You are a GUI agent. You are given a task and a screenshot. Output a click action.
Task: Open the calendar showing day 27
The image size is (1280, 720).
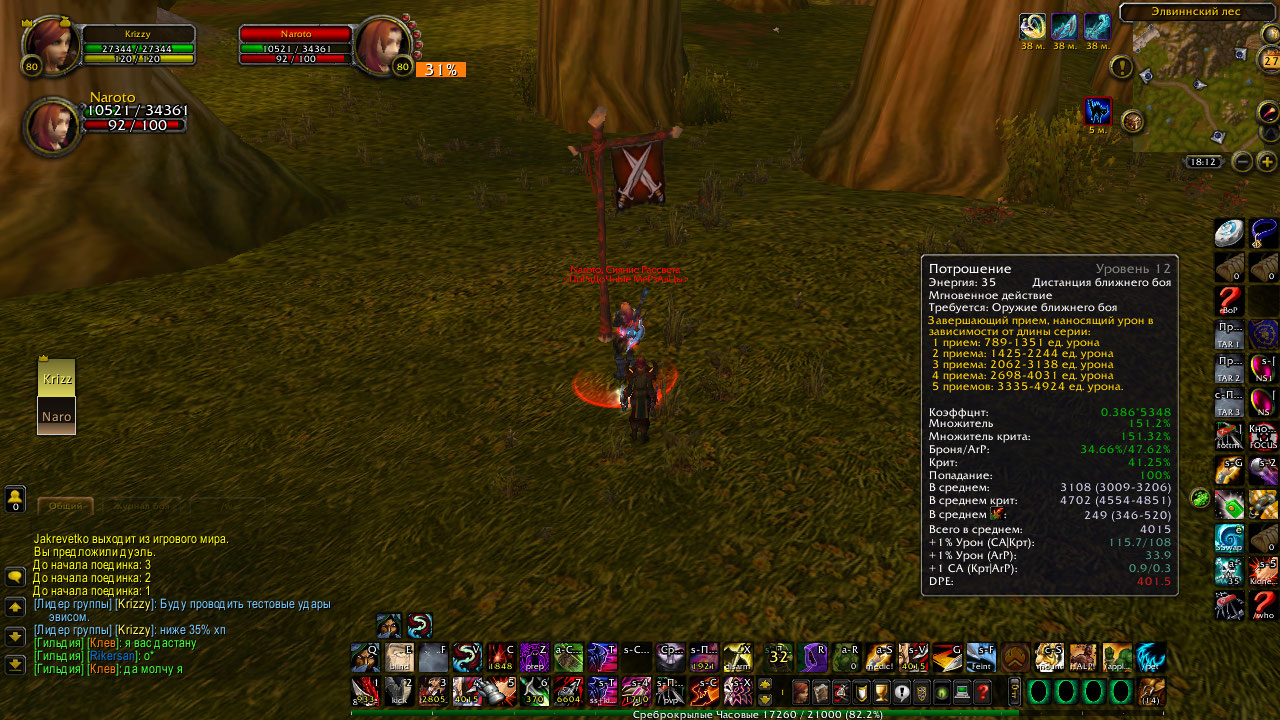[1271, 60]
